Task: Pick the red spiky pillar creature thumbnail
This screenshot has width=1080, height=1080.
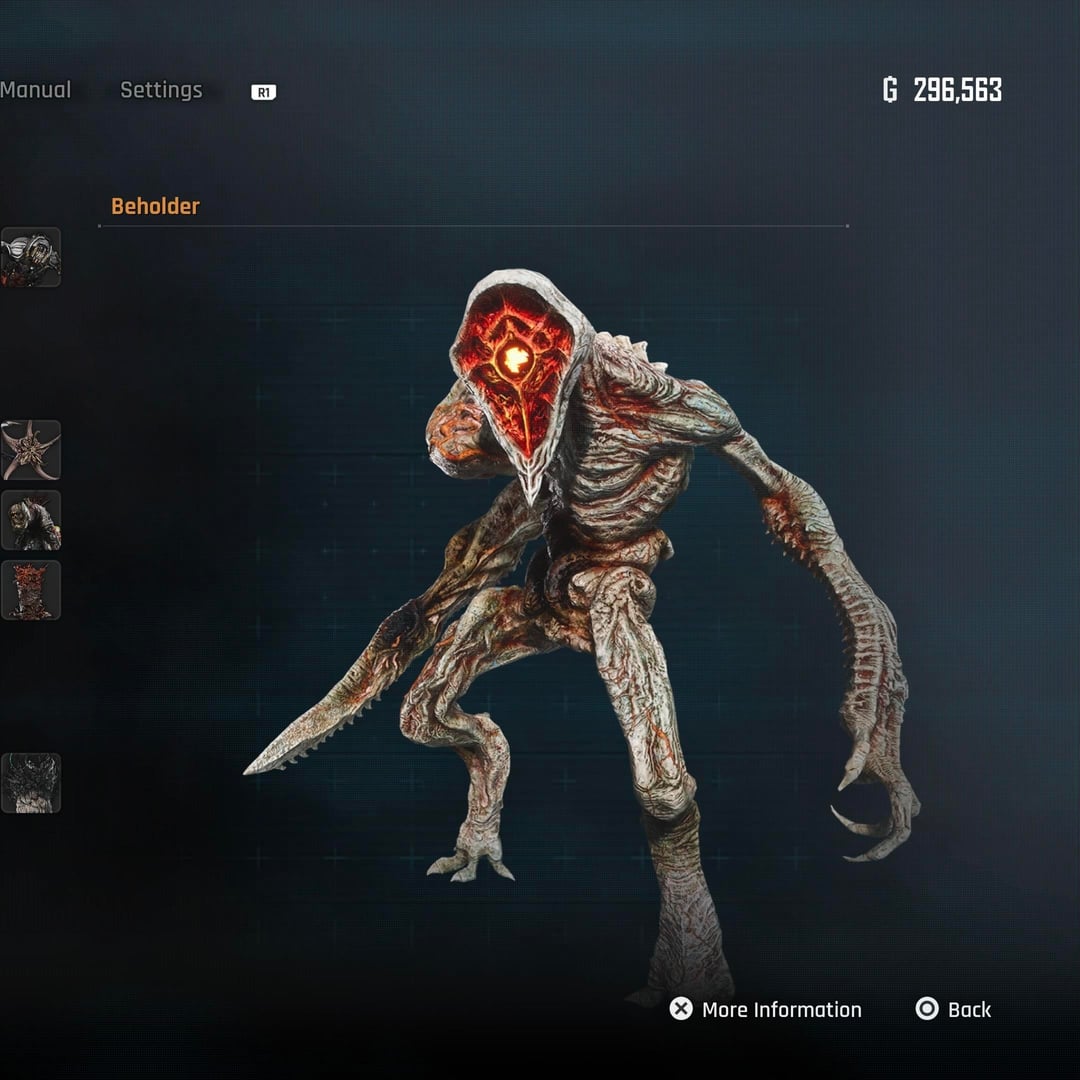Action: coord(31,590)
